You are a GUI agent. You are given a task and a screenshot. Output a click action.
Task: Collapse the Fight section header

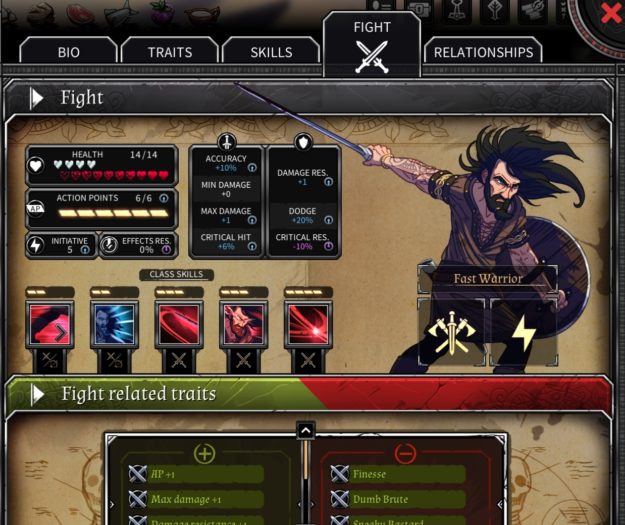point(36,98)
